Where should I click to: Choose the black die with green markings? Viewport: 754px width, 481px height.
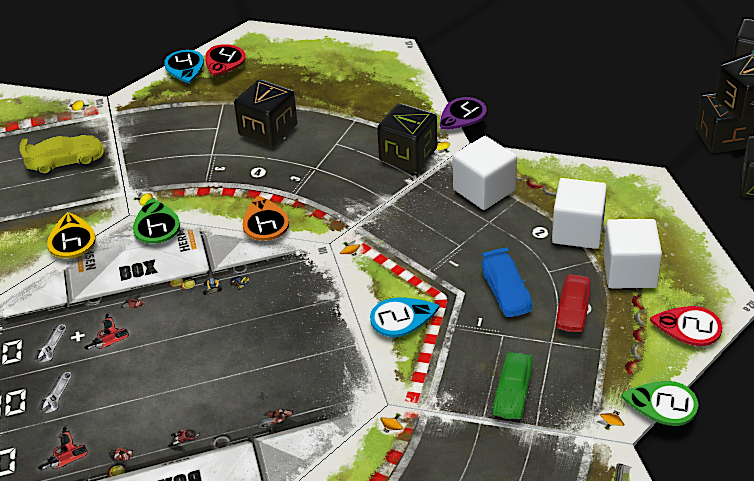click(x=407, y=141)
